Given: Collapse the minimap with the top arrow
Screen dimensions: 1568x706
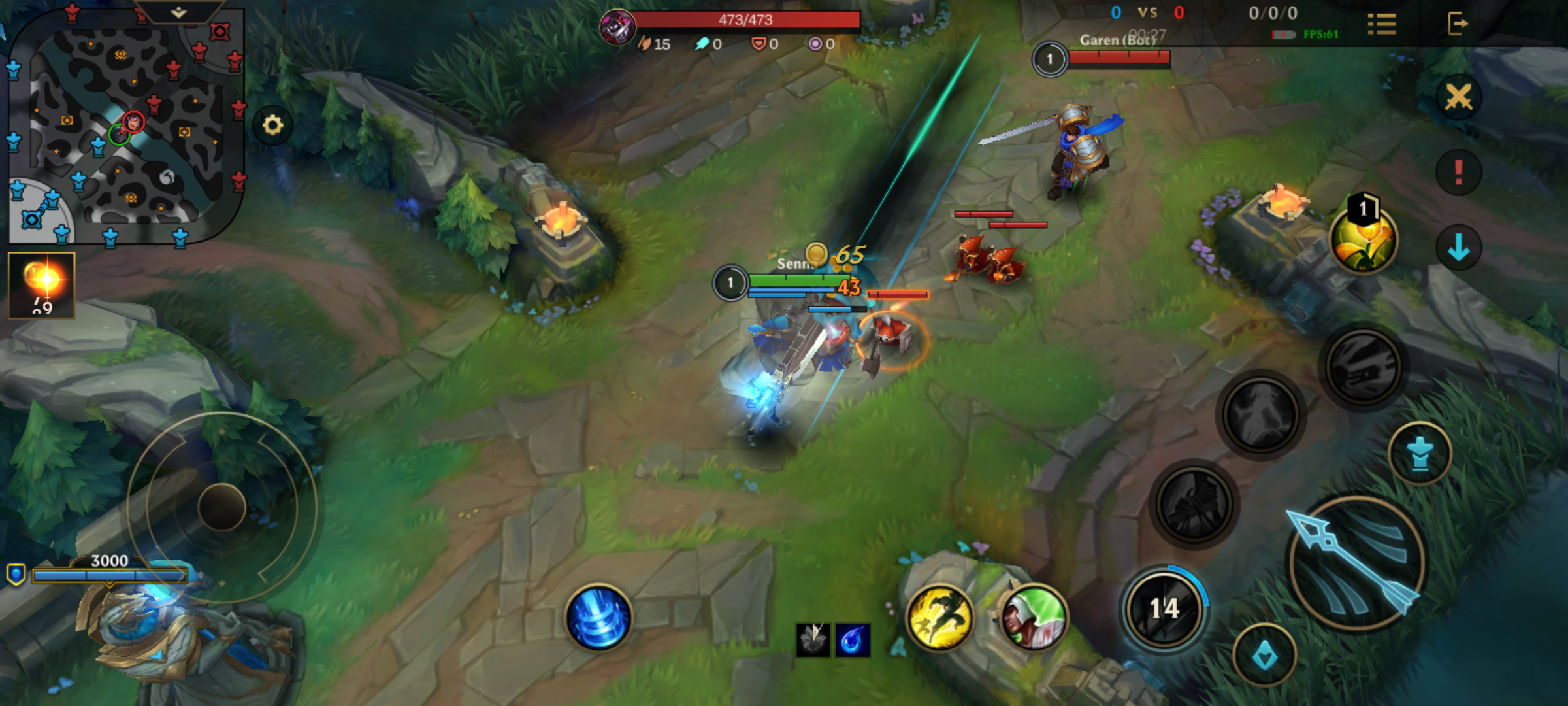Looking at the screenshot, I should [x=178, y=12].
